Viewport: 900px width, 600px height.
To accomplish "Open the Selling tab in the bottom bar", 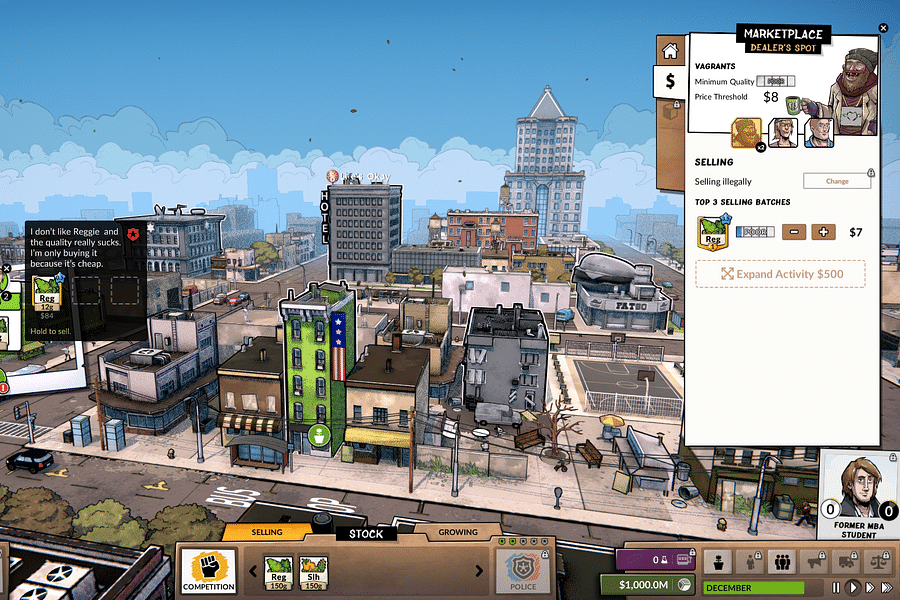I will 267,532.
